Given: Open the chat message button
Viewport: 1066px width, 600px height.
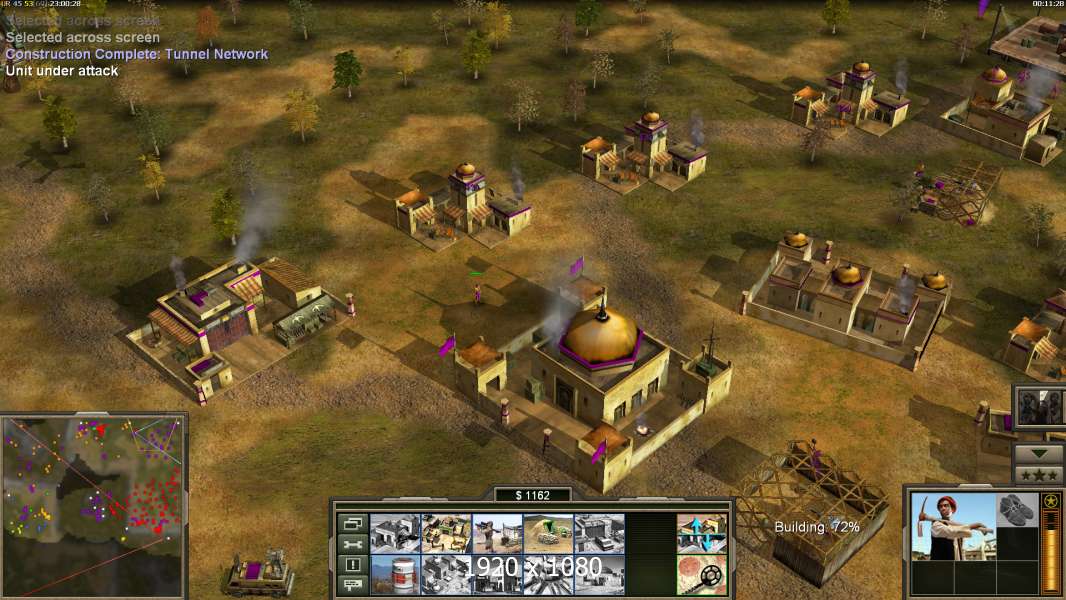Looking at the screenshot, I should (x=352, y=585).
